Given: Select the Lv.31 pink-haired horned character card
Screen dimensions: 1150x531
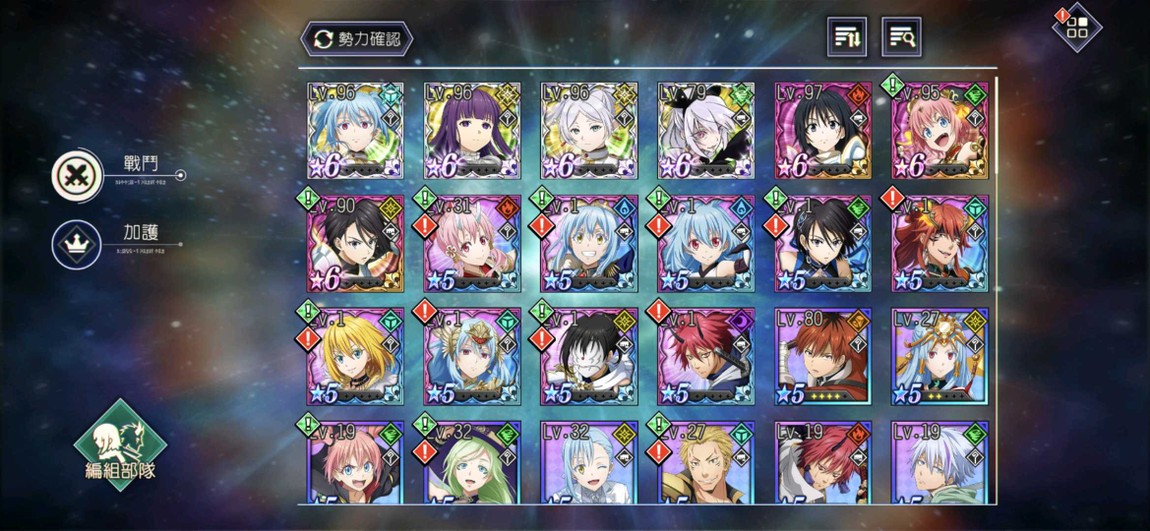Looking at the screenshot, I should 471,243.
